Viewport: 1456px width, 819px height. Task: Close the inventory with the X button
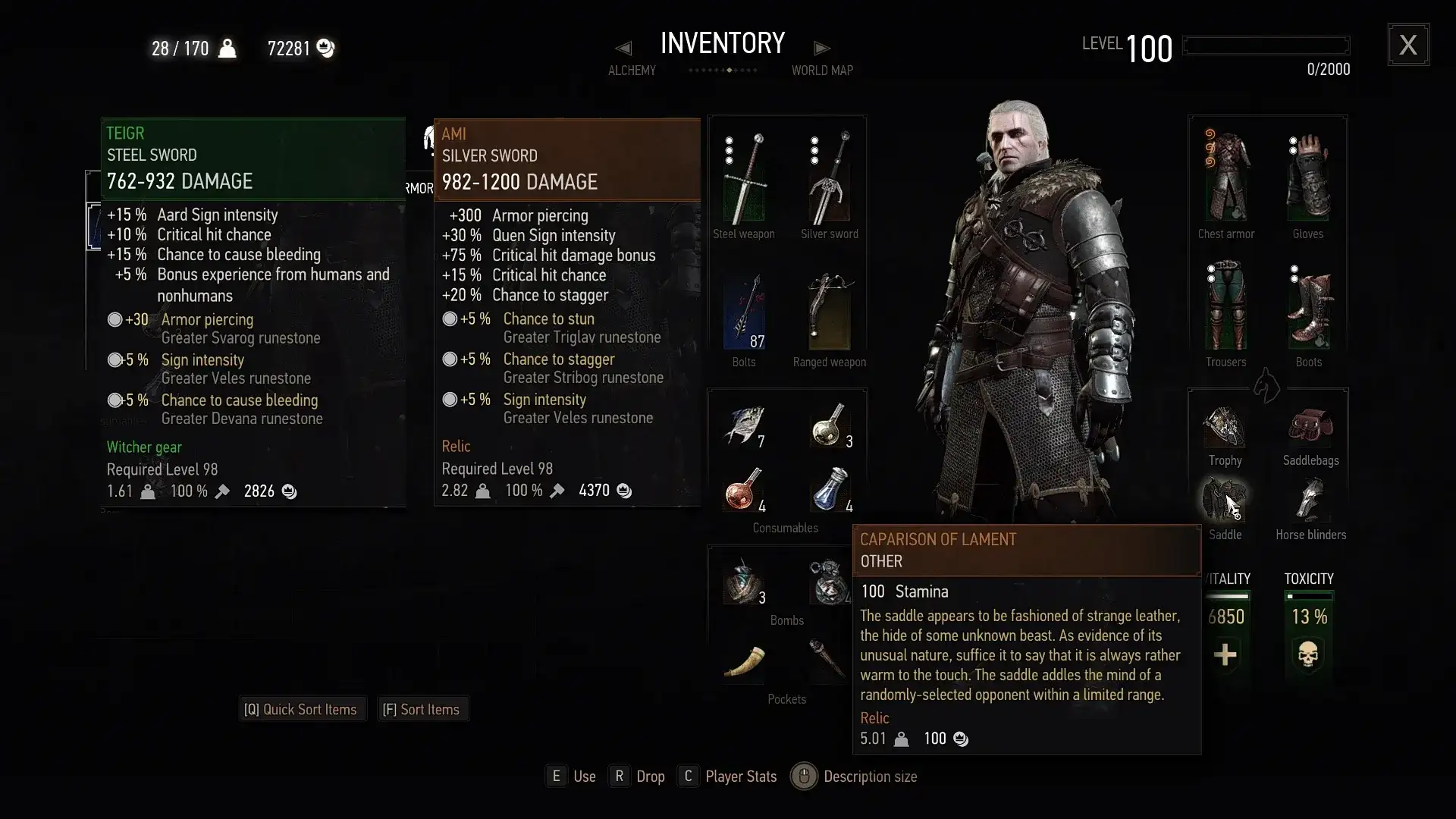tap(1408, 45)
